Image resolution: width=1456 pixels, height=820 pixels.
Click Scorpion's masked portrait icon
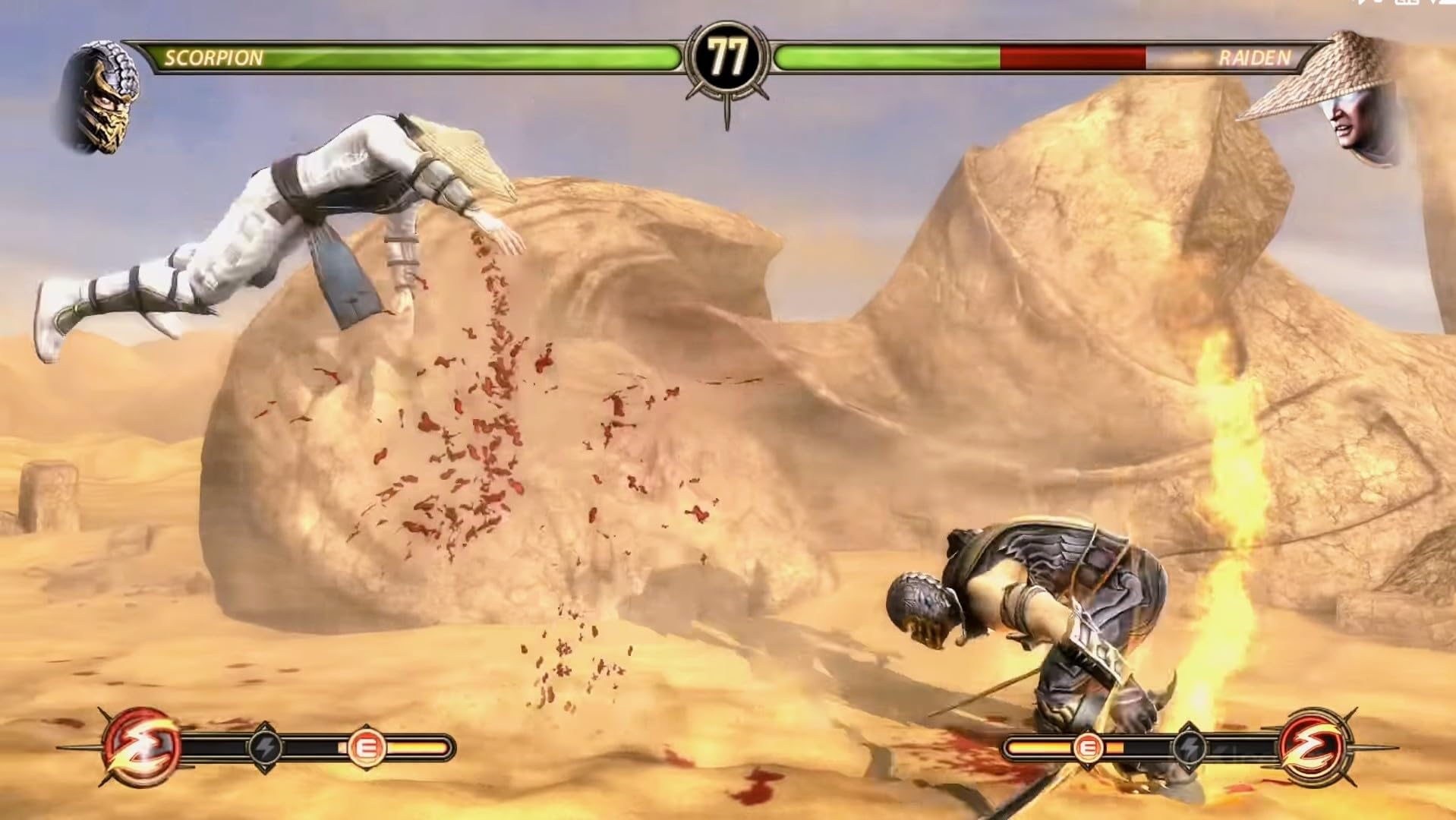[x=99, y=97]
